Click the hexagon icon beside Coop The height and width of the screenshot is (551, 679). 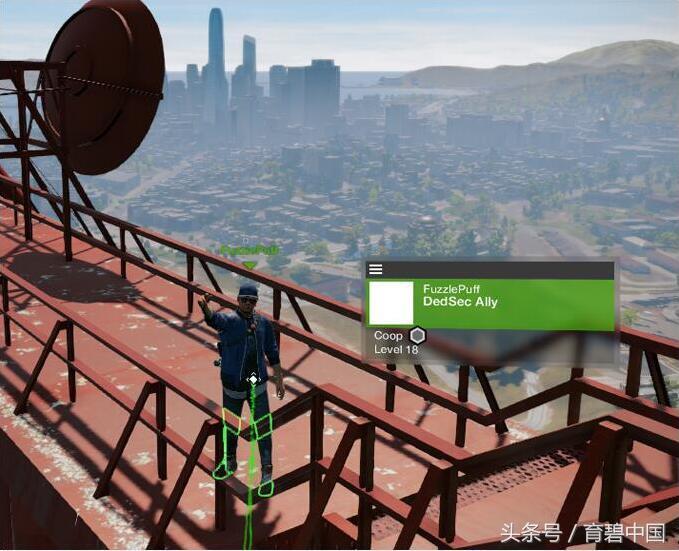tap(417, 336)
